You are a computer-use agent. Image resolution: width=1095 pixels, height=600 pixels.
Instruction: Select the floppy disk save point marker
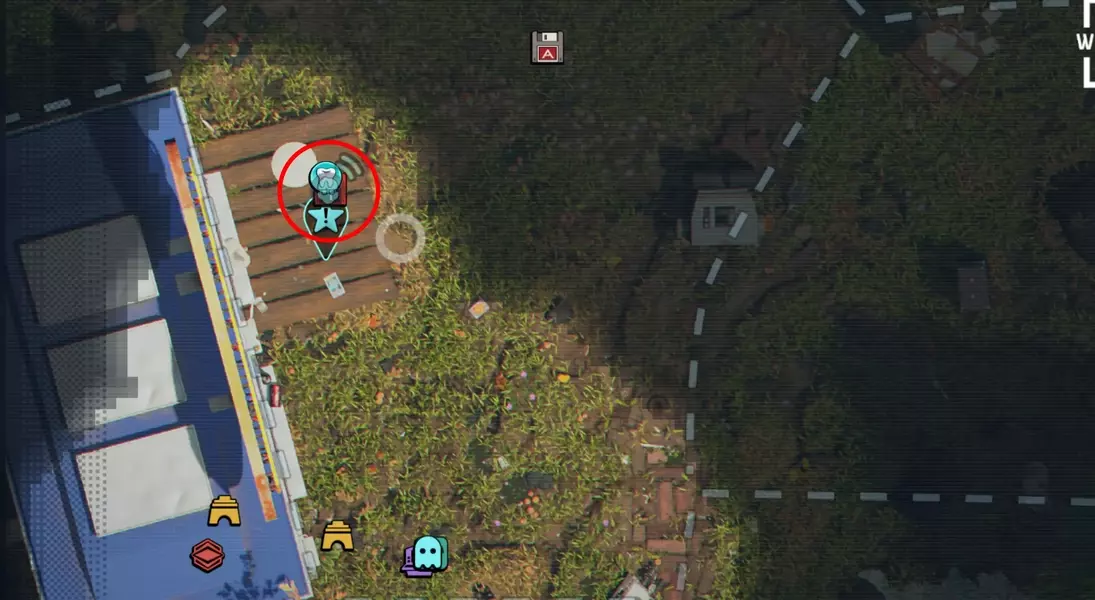tap(547, 47)
